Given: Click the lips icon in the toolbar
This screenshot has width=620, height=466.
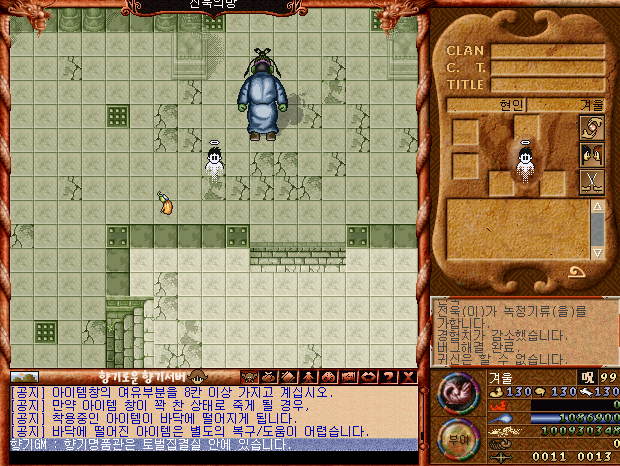Looking at the screenshot, I should pos(349,377).
